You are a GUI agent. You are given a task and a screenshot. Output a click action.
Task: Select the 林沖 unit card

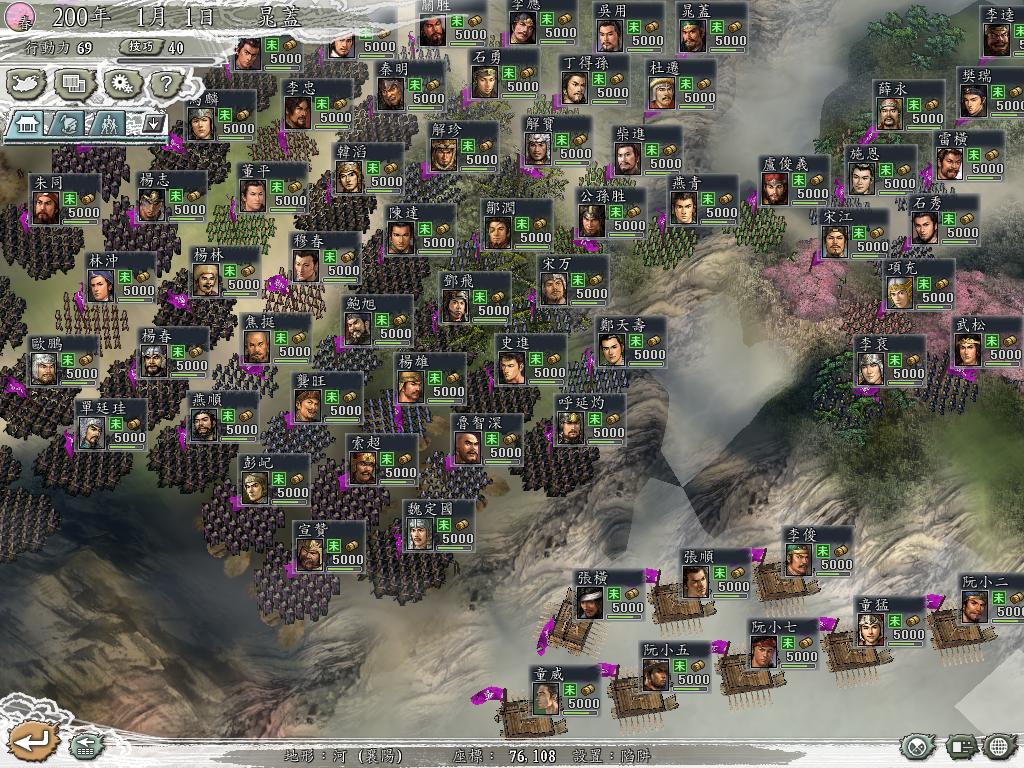120,277
